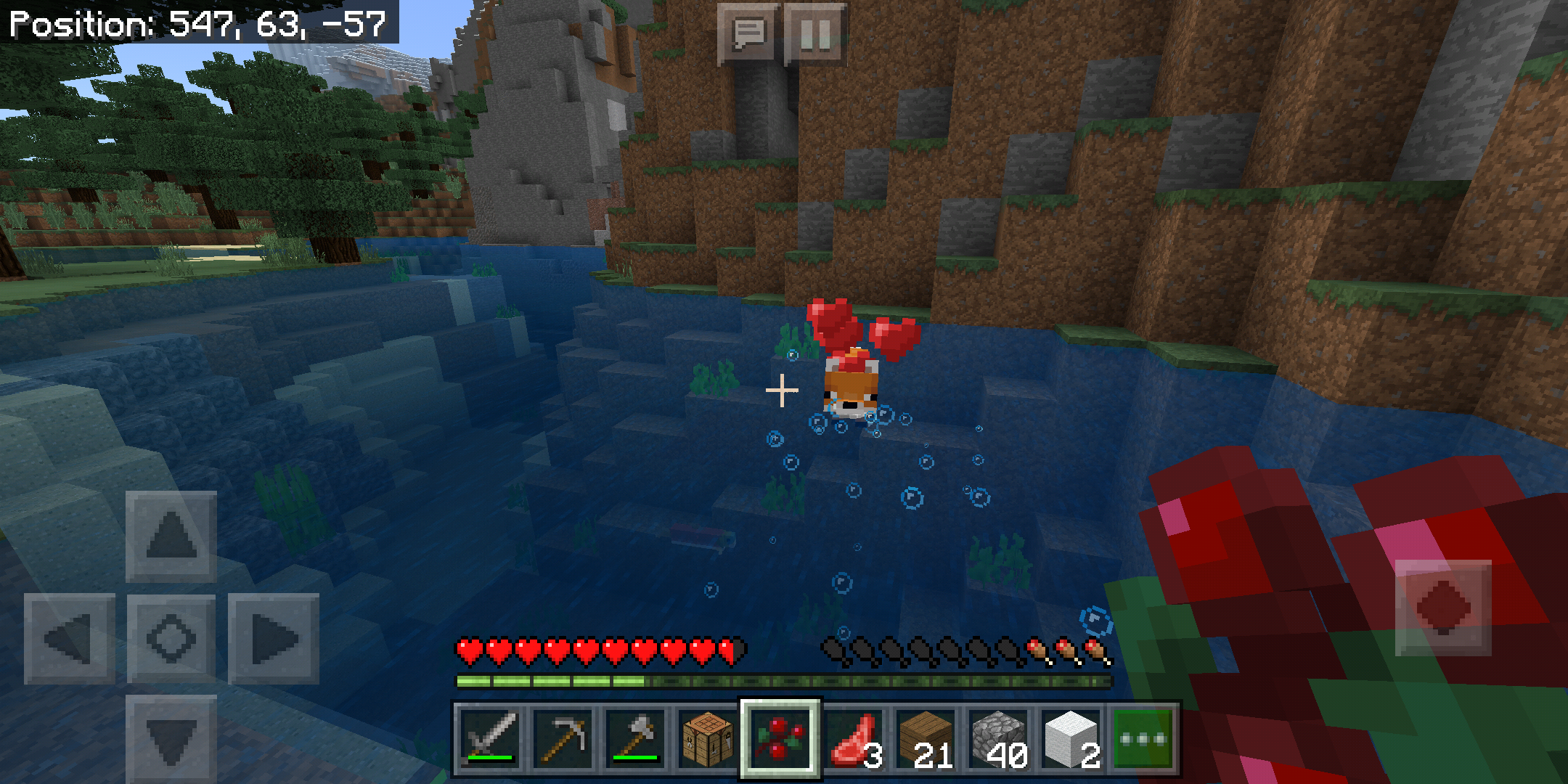Select the sweet berries slot
Viewport: 1568px width, 784px height.
(780, 739)
